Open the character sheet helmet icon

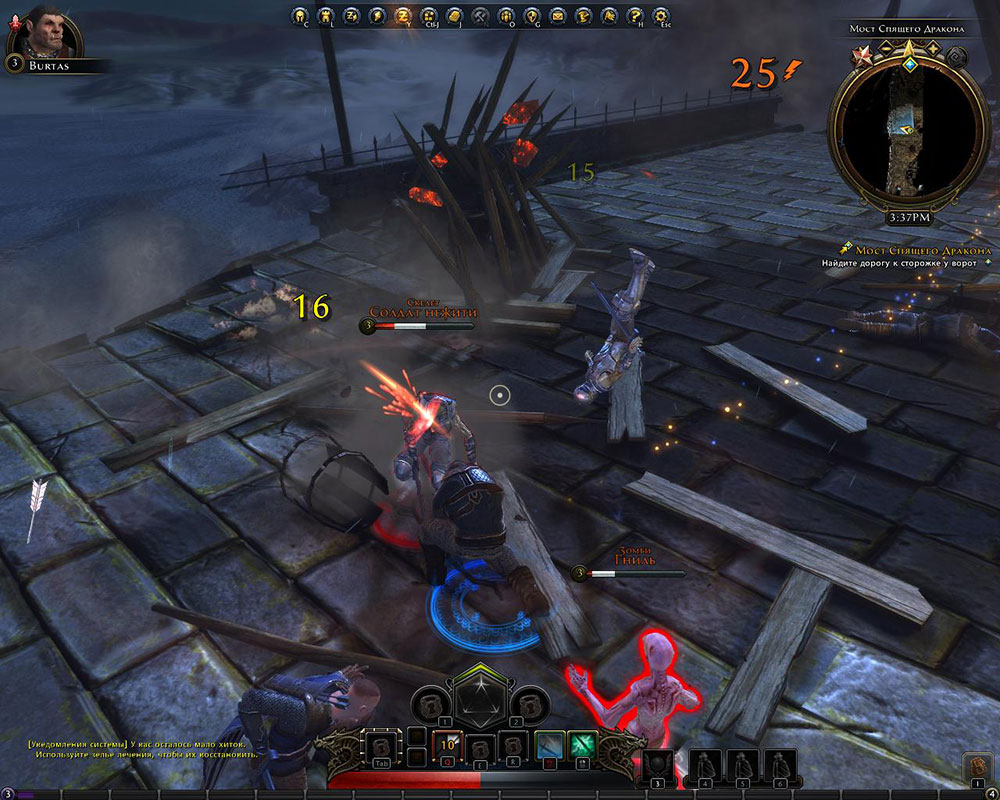point(298,16)
